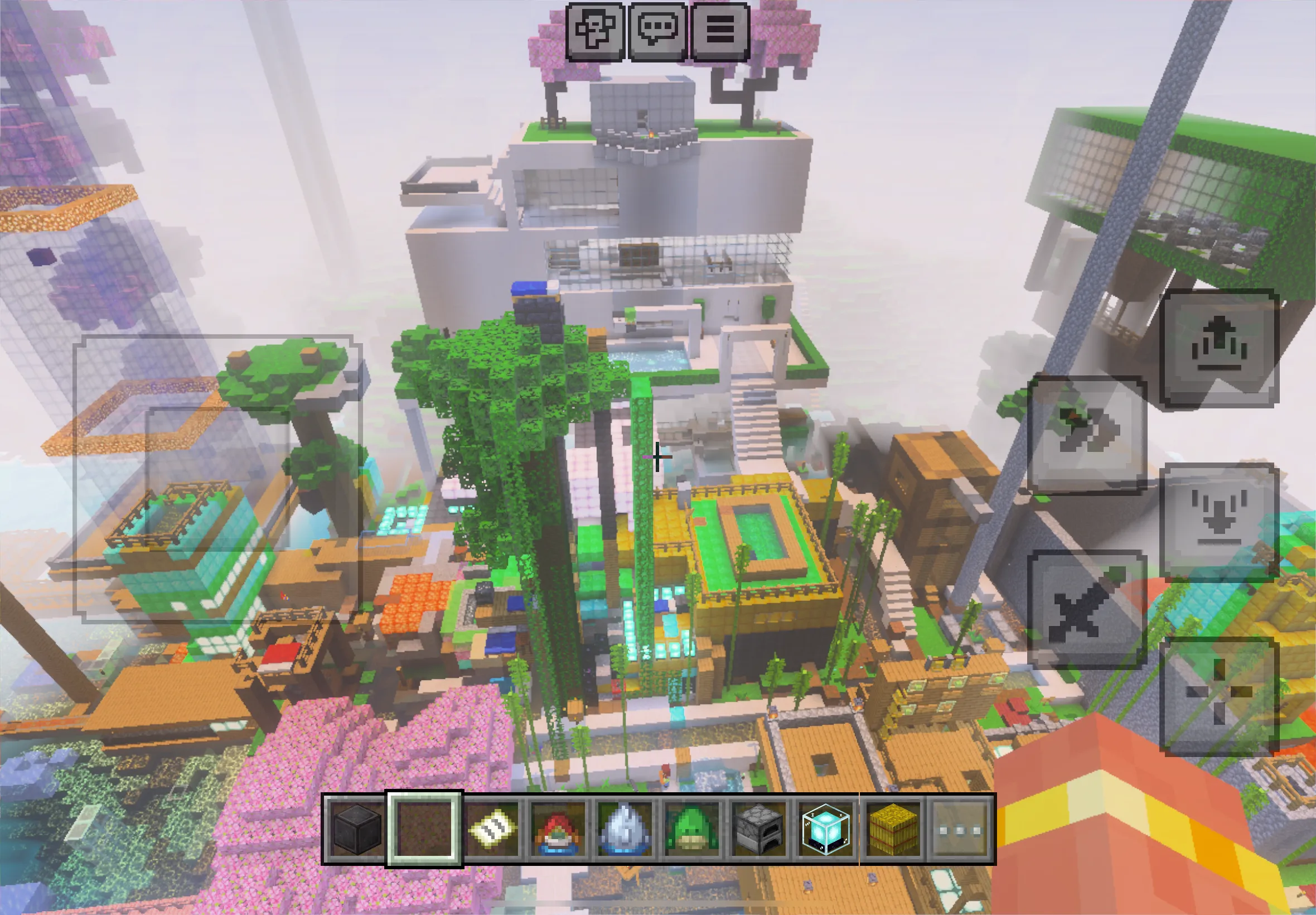Select the red spawn egg slot
Viewport: 1316px width, 915px height.
click(x=558, y=830)
